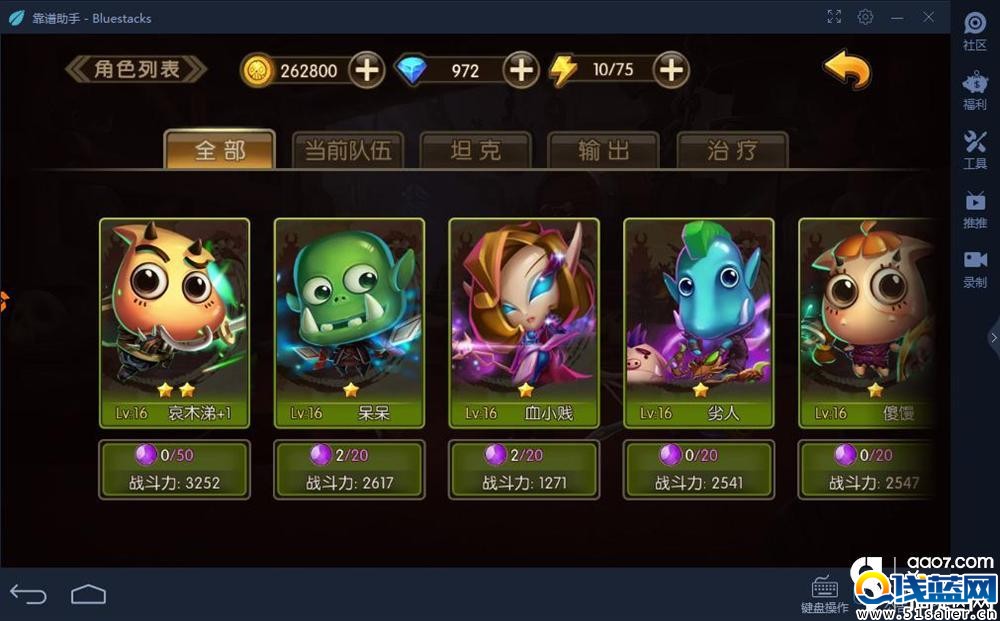The height and width of the screenshot is (621, 1000).
Task: Close the Bluestacks window
Action: pos(929,17)
